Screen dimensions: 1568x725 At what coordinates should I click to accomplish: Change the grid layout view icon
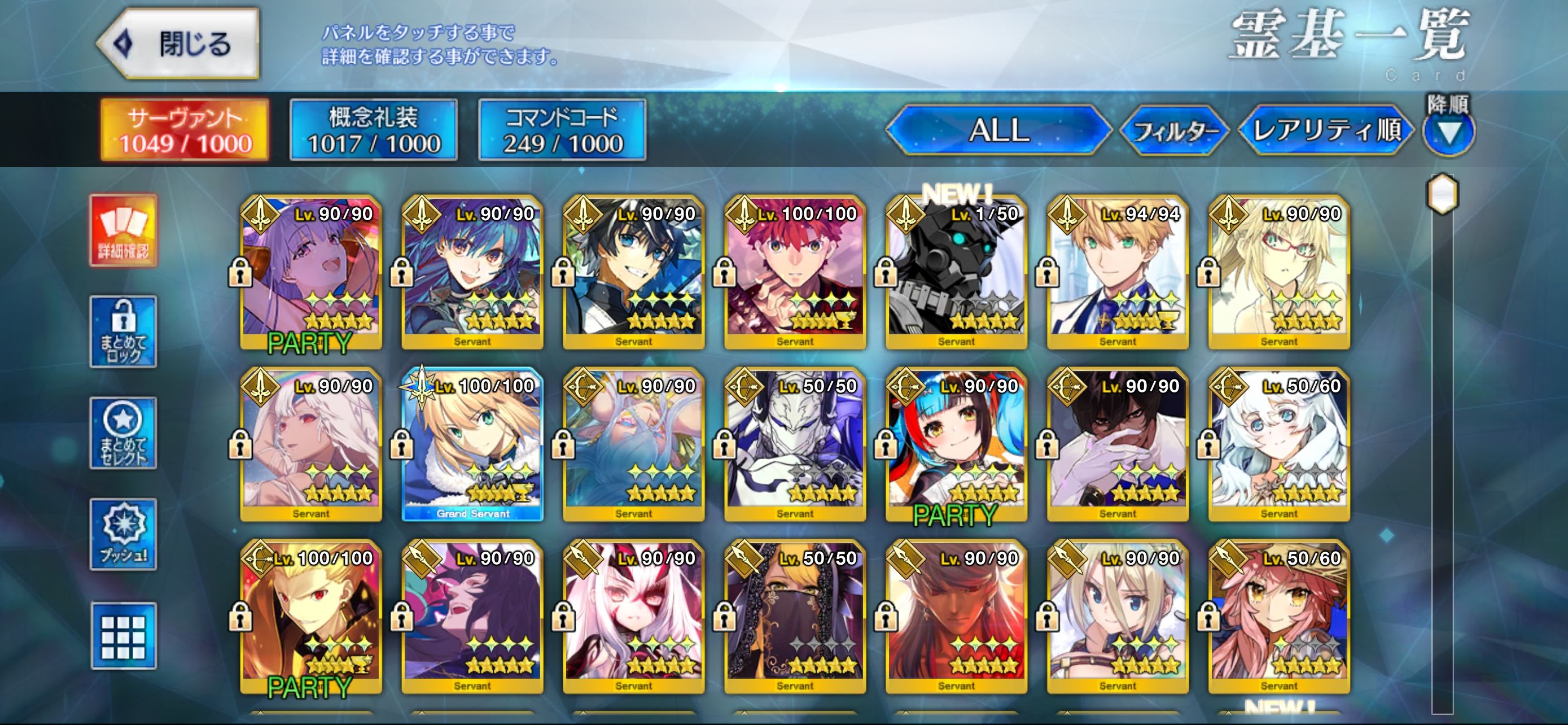pyautogui.click(x=124, y=636)
